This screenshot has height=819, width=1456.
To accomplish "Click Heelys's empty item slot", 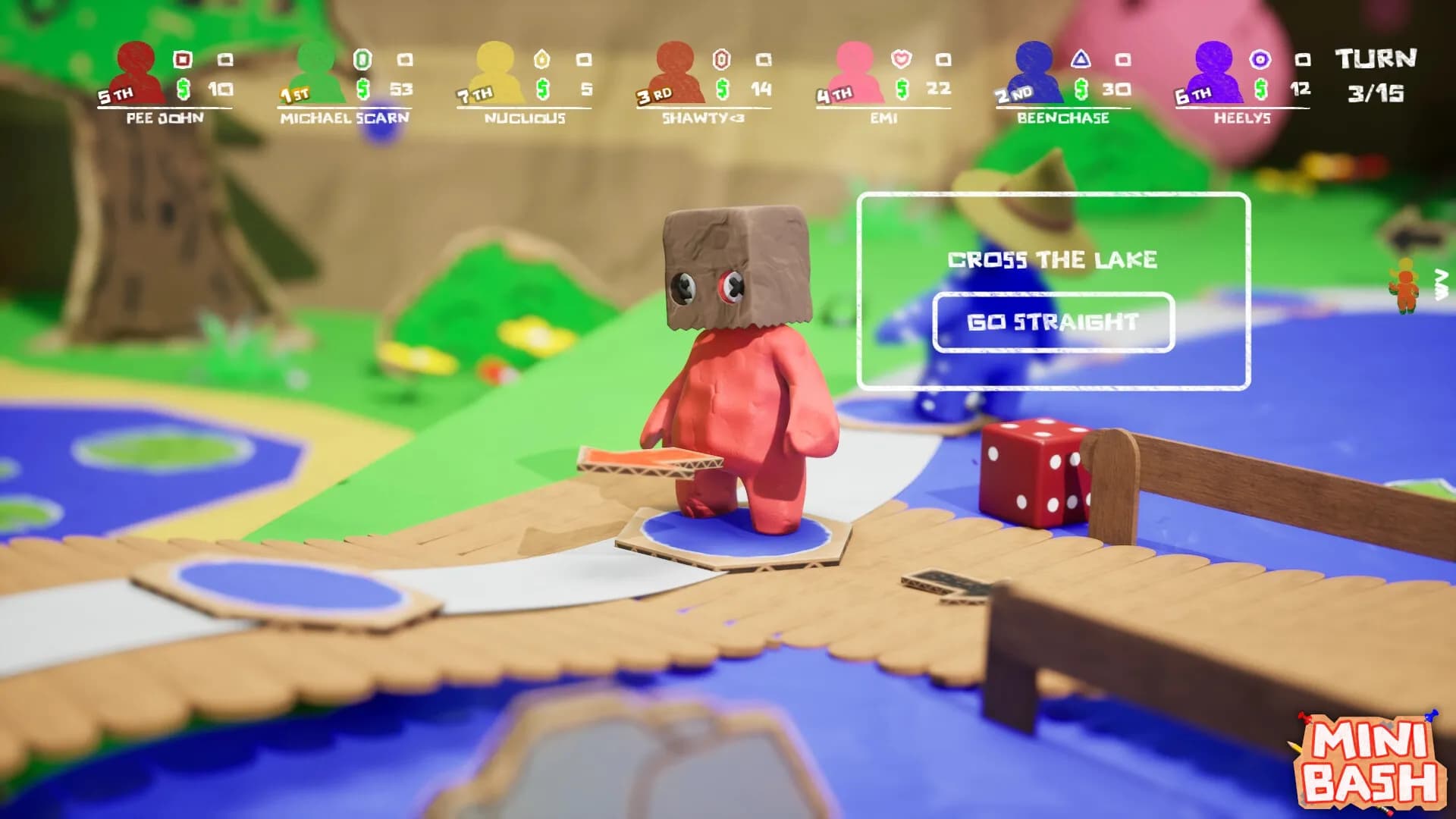I will click(x=1304, y=58).
